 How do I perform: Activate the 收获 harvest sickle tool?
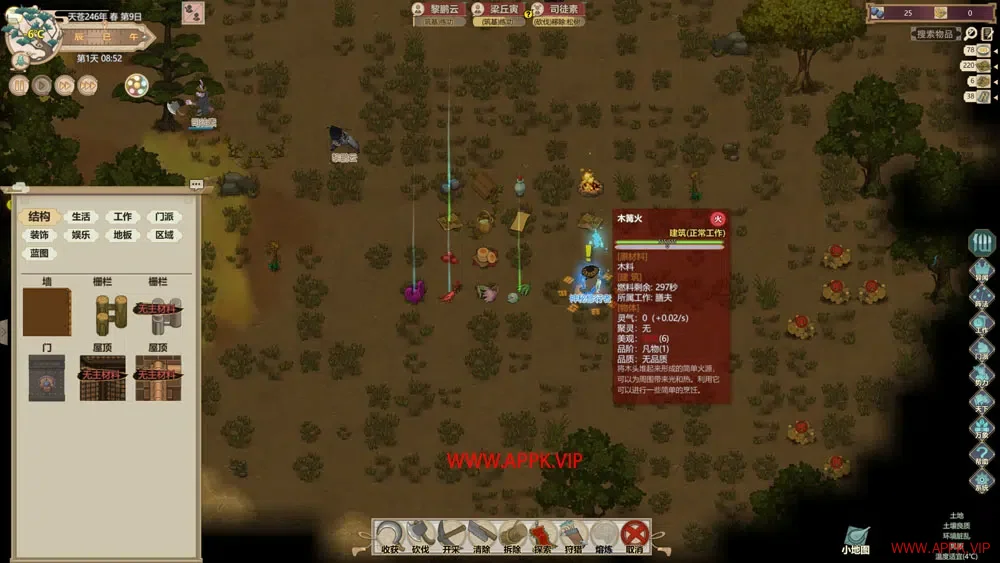[x=390, y=535]
